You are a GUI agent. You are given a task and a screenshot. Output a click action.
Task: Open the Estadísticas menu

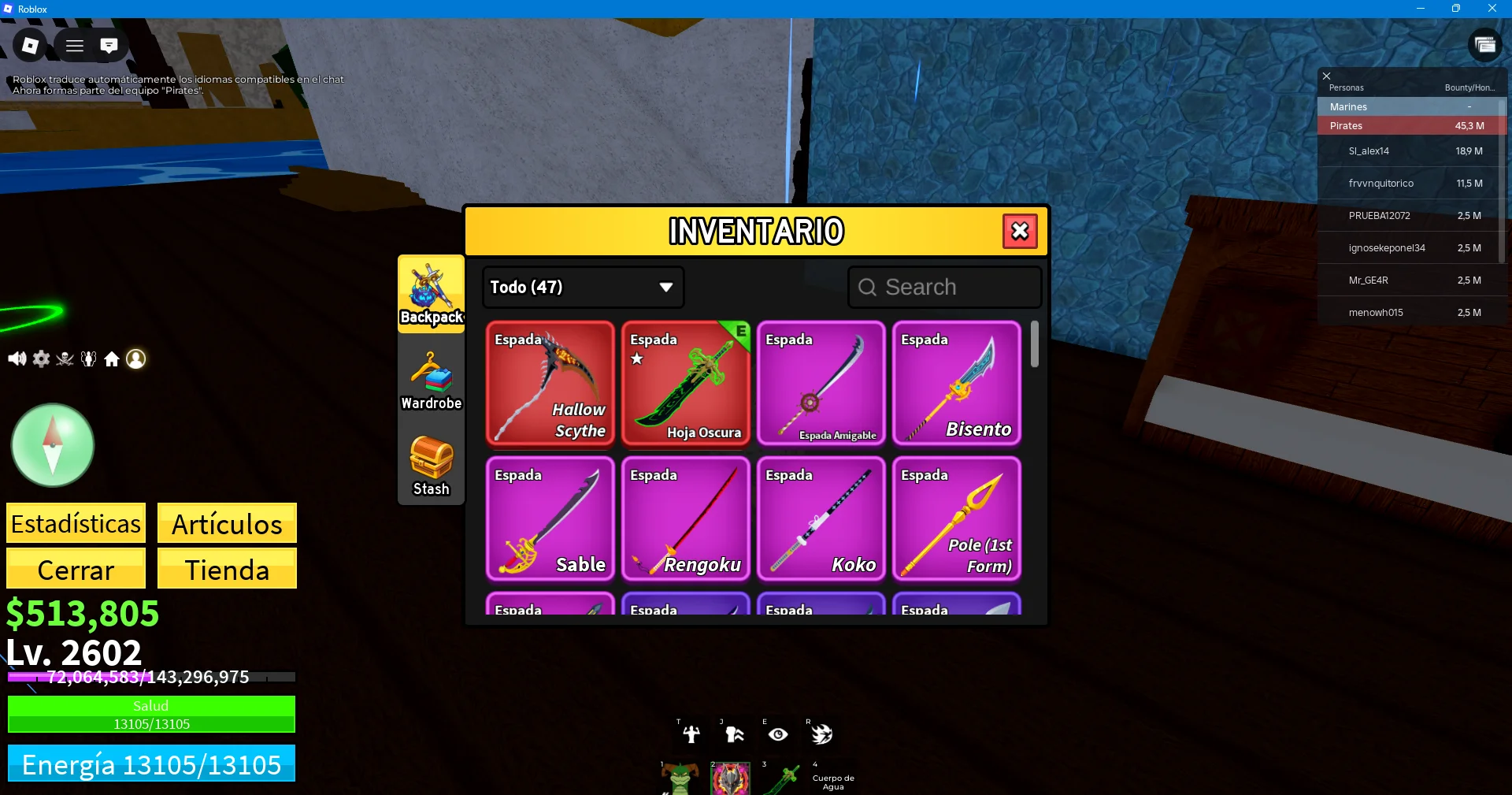pos(76,523)
